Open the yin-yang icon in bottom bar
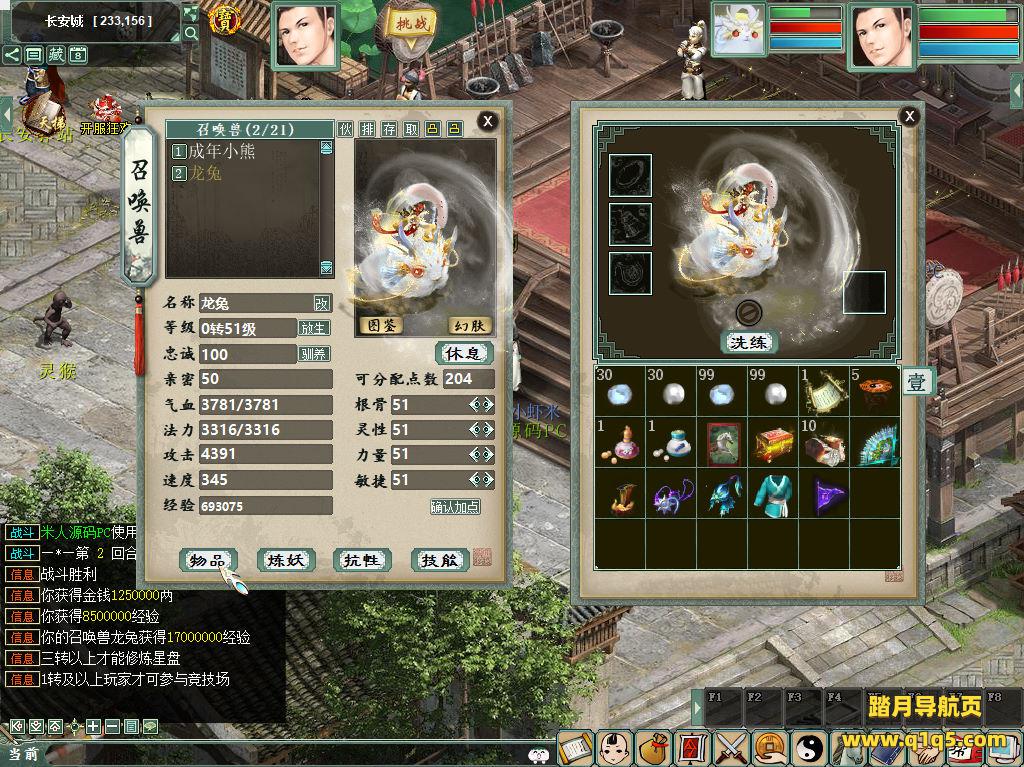This screenshot has height=767, width=1024. pos(809,747)
